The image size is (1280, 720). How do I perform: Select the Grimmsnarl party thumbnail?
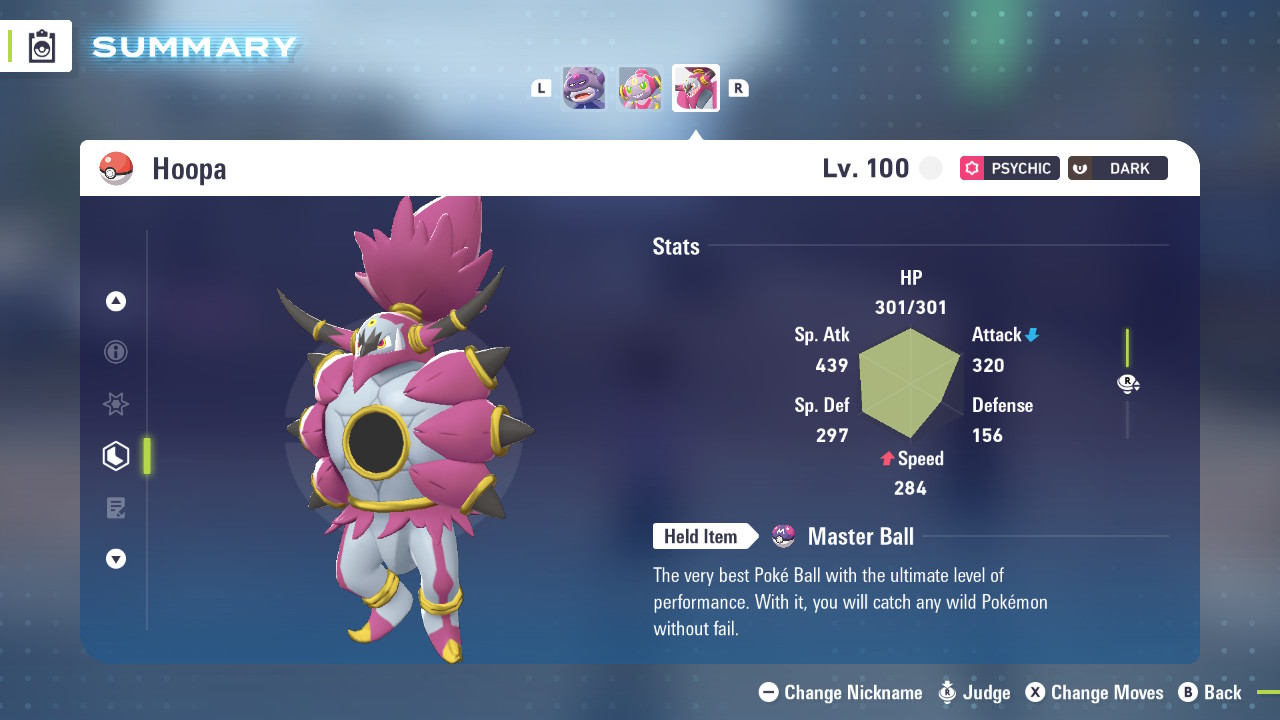584,88
